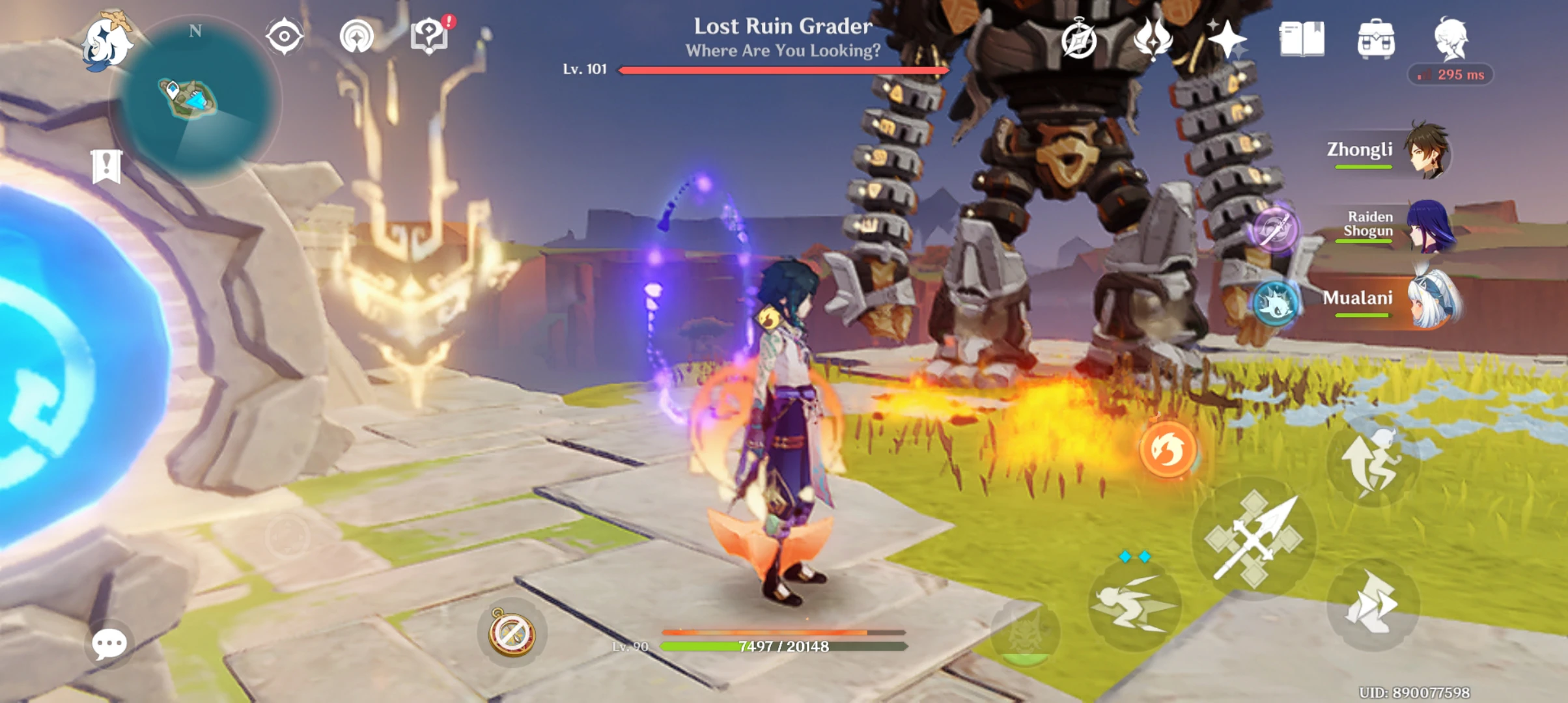This screenshot has height=703, width=1568.
Task: Open the Inventory bag
Action: tap(1375, 40)
